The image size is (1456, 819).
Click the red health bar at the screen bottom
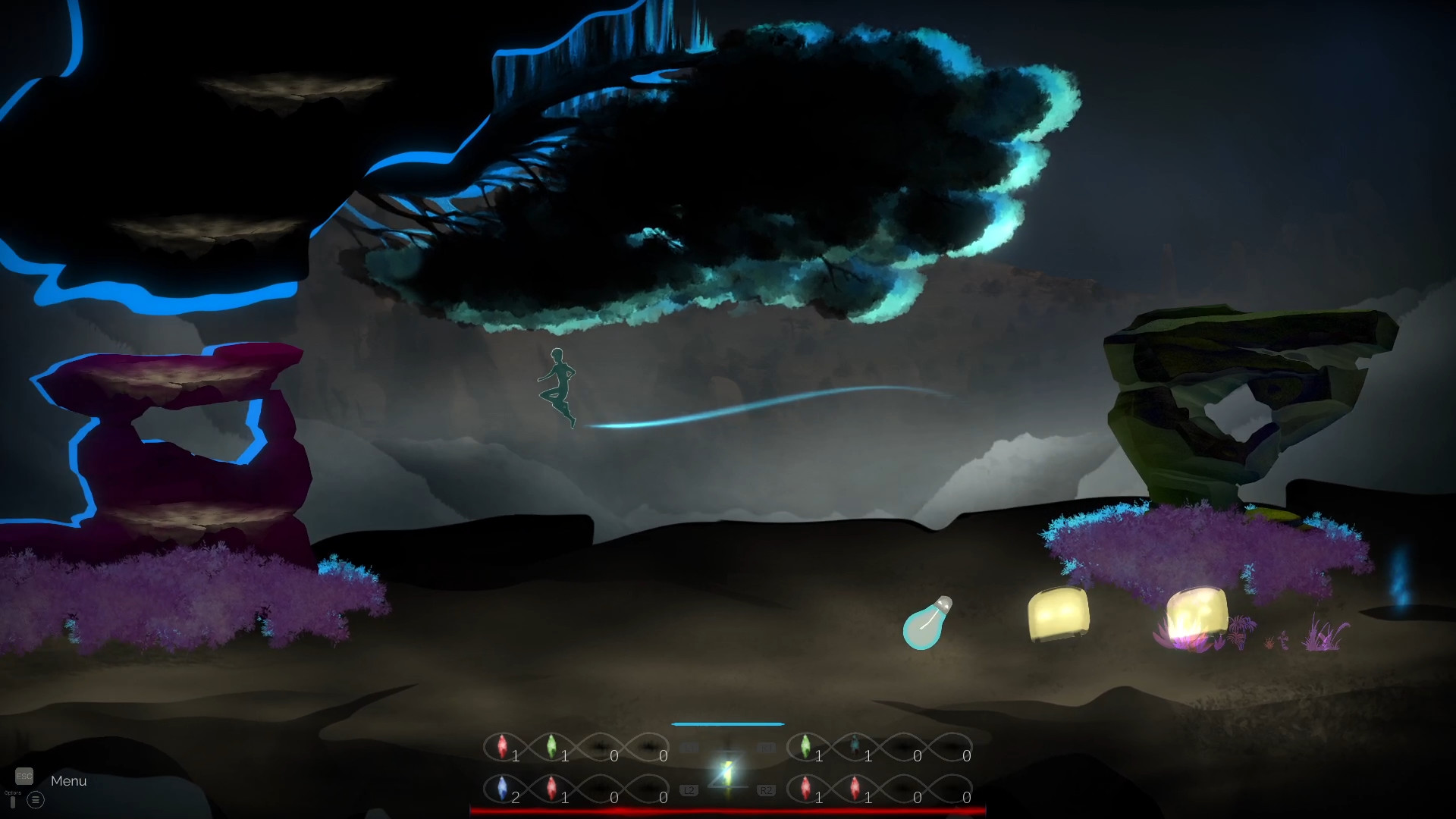(728, 811)
